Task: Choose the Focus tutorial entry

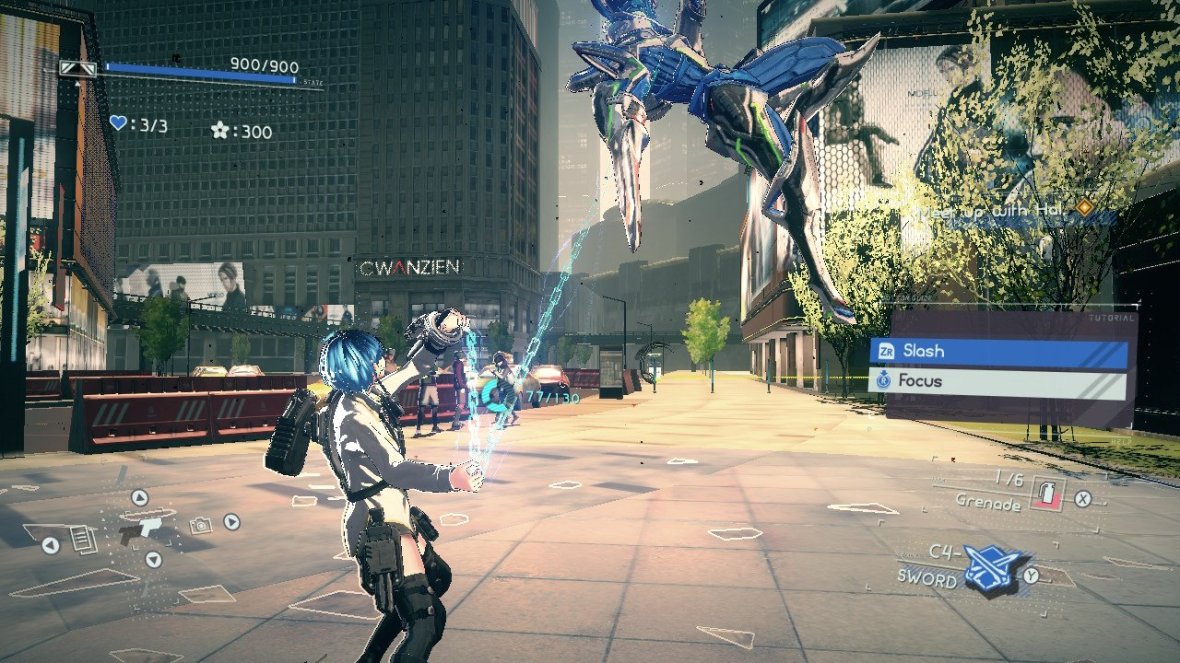Action: (1000, 381)
